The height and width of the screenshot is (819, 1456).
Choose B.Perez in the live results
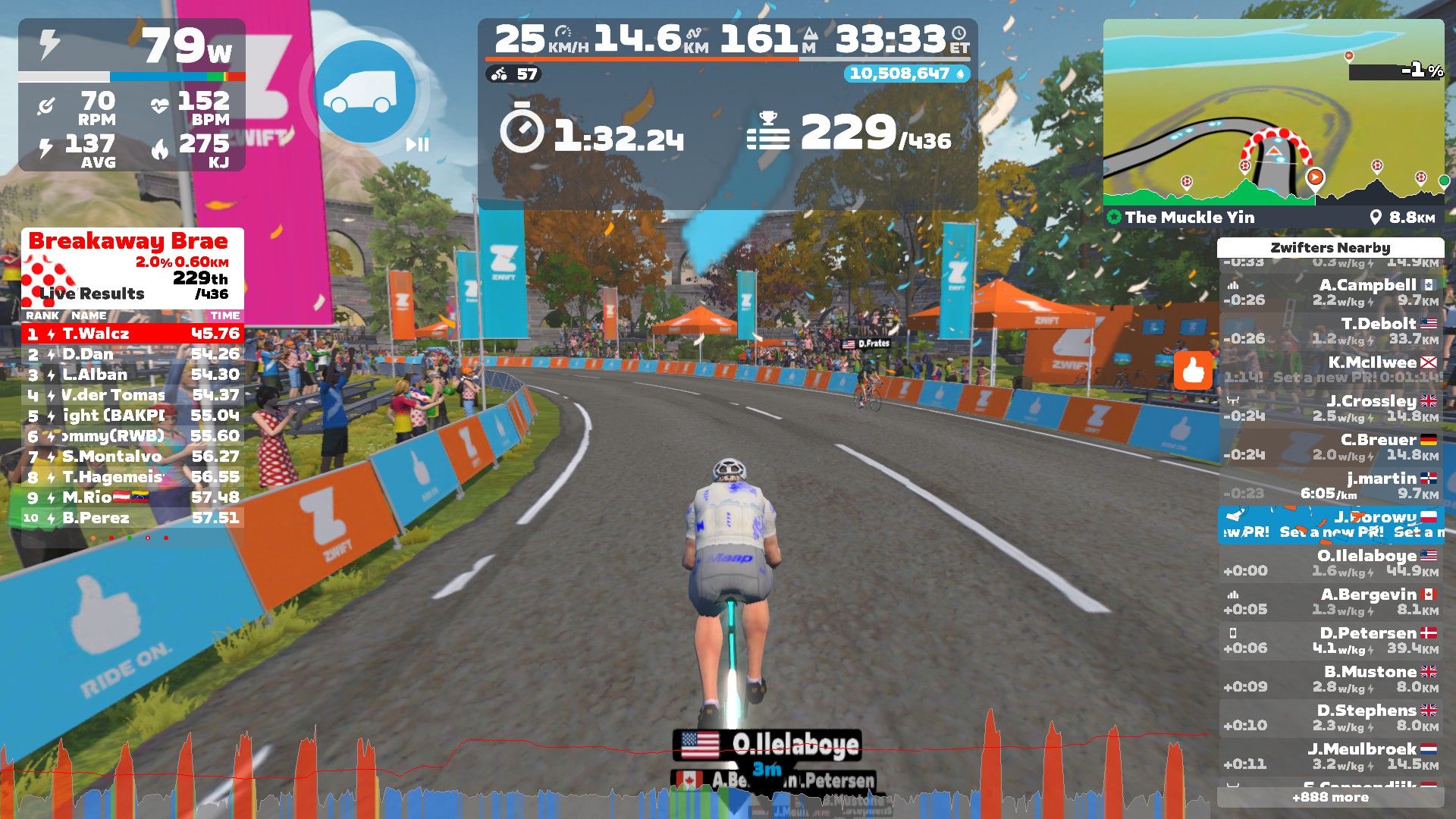point(133,518)
